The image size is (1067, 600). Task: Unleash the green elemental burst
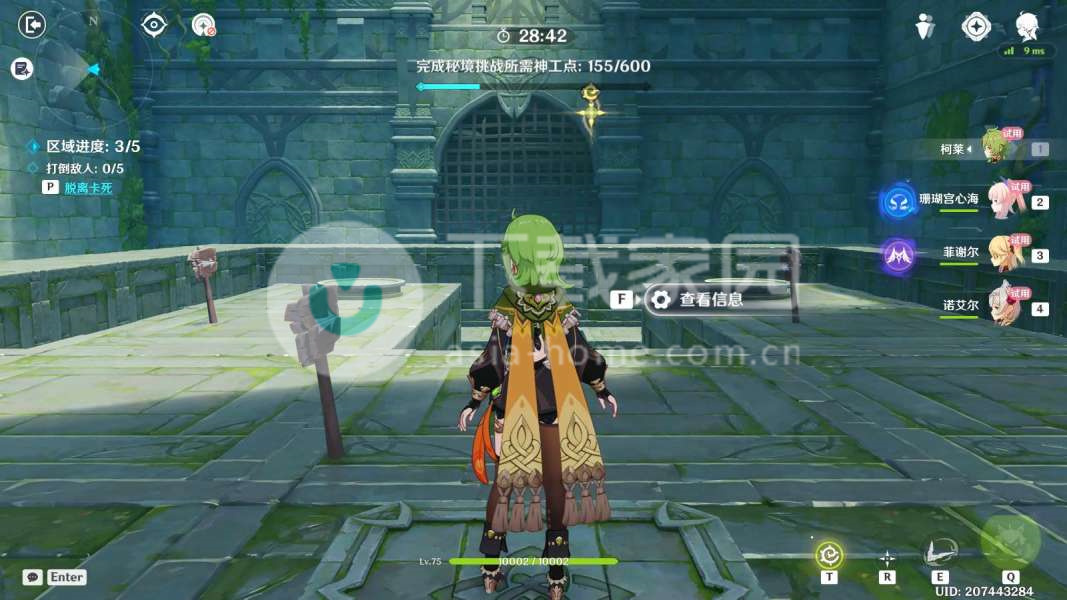tap(1010, 541)
